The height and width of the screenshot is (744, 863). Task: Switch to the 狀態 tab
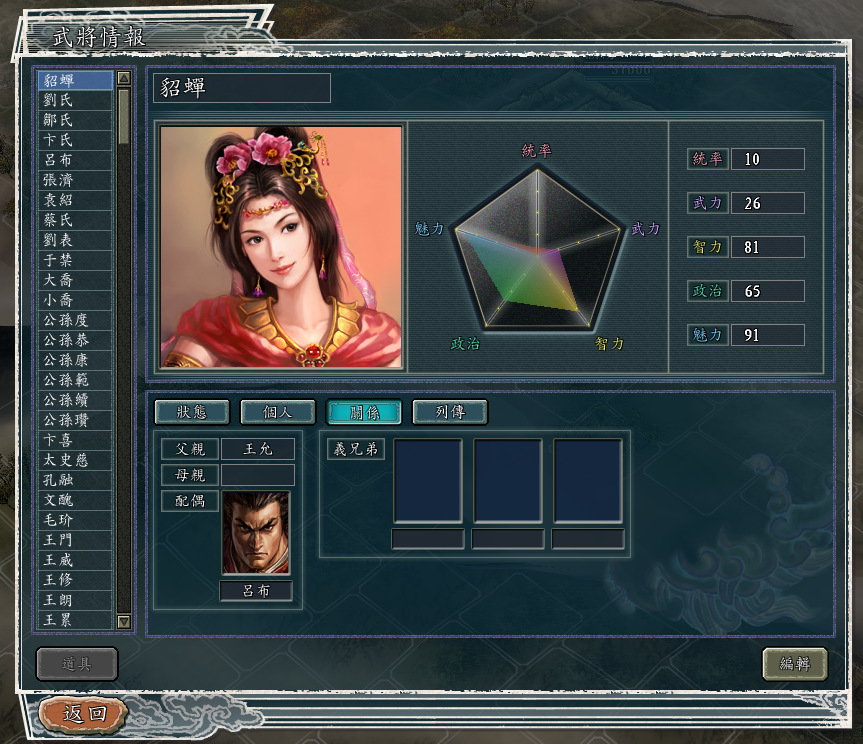click(x=191, y=412)
